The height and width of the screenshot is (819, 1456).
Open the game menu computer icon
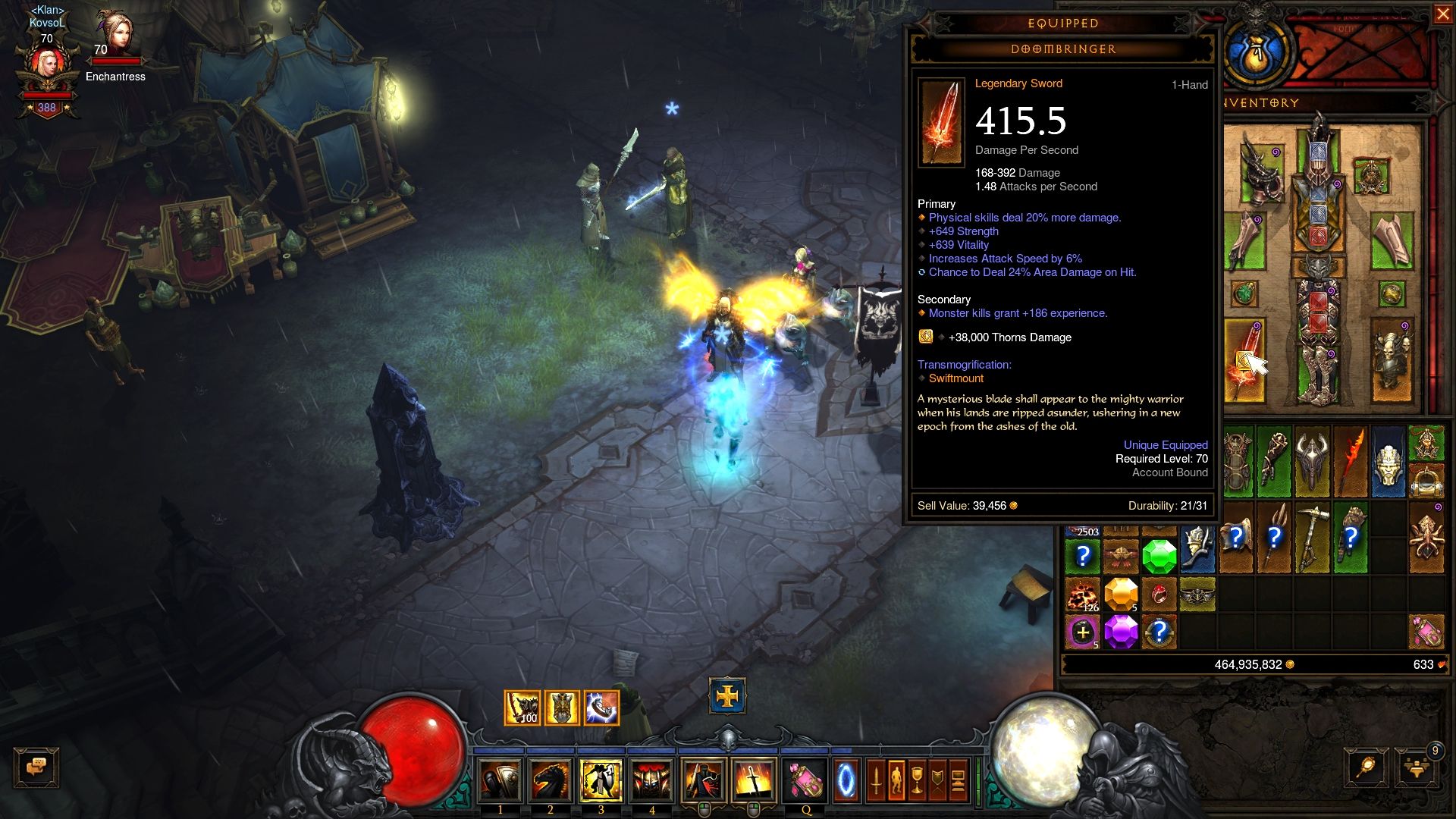[958, 780]
